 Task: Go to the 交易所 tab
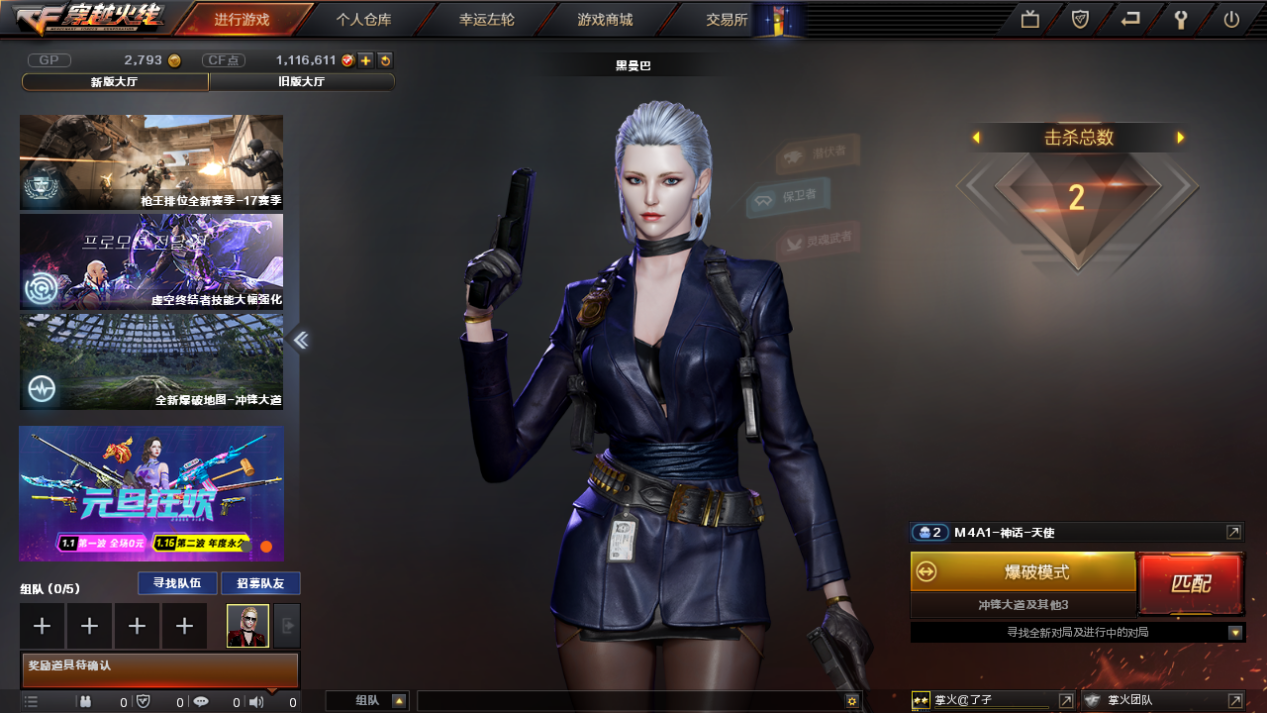coord(726,19)
